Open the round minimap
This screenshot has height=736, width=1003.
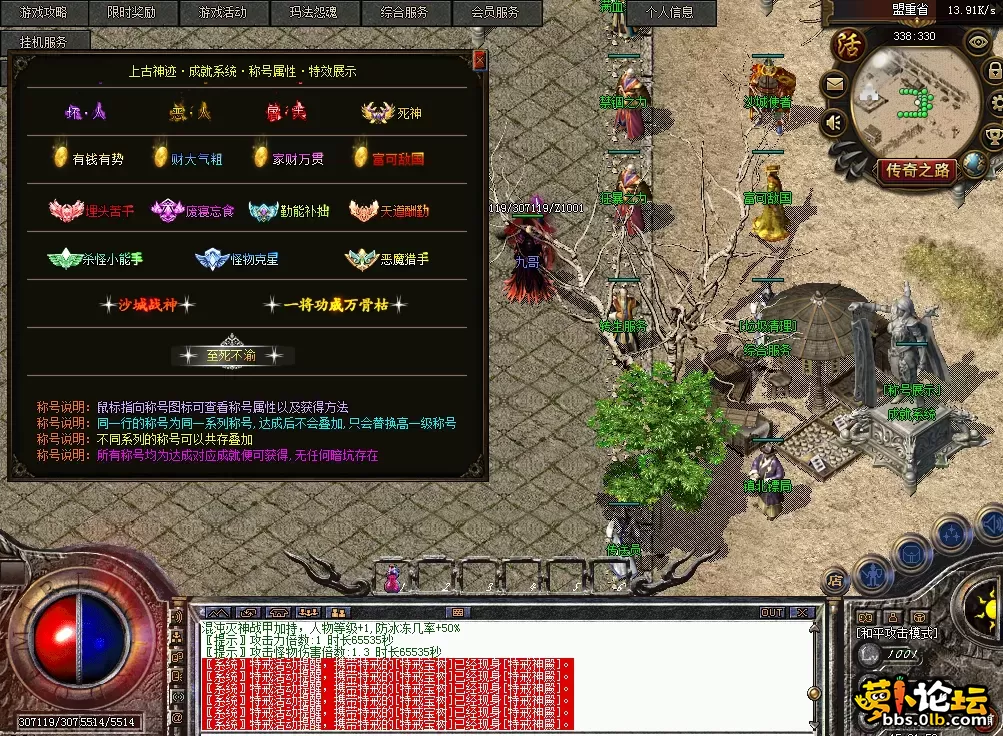(914, 100)
